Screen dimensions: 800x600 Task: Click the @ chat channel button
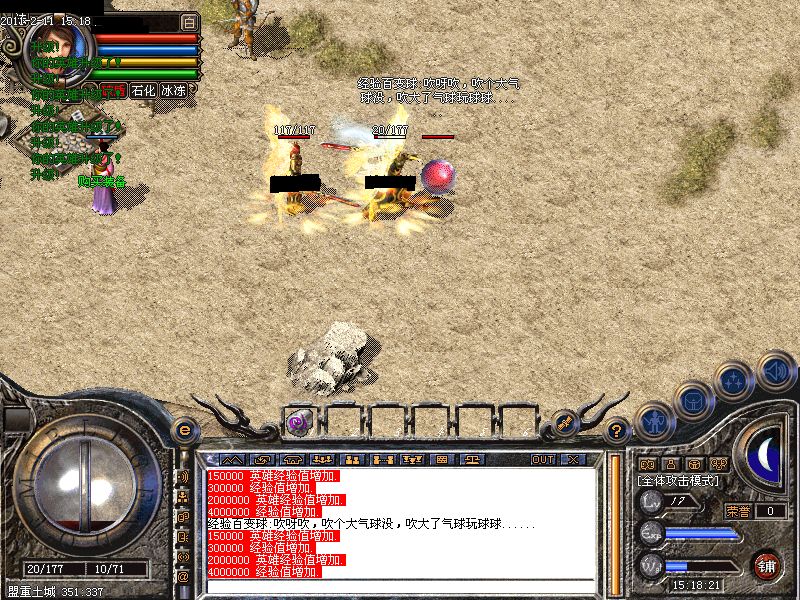tap(184, 576)
